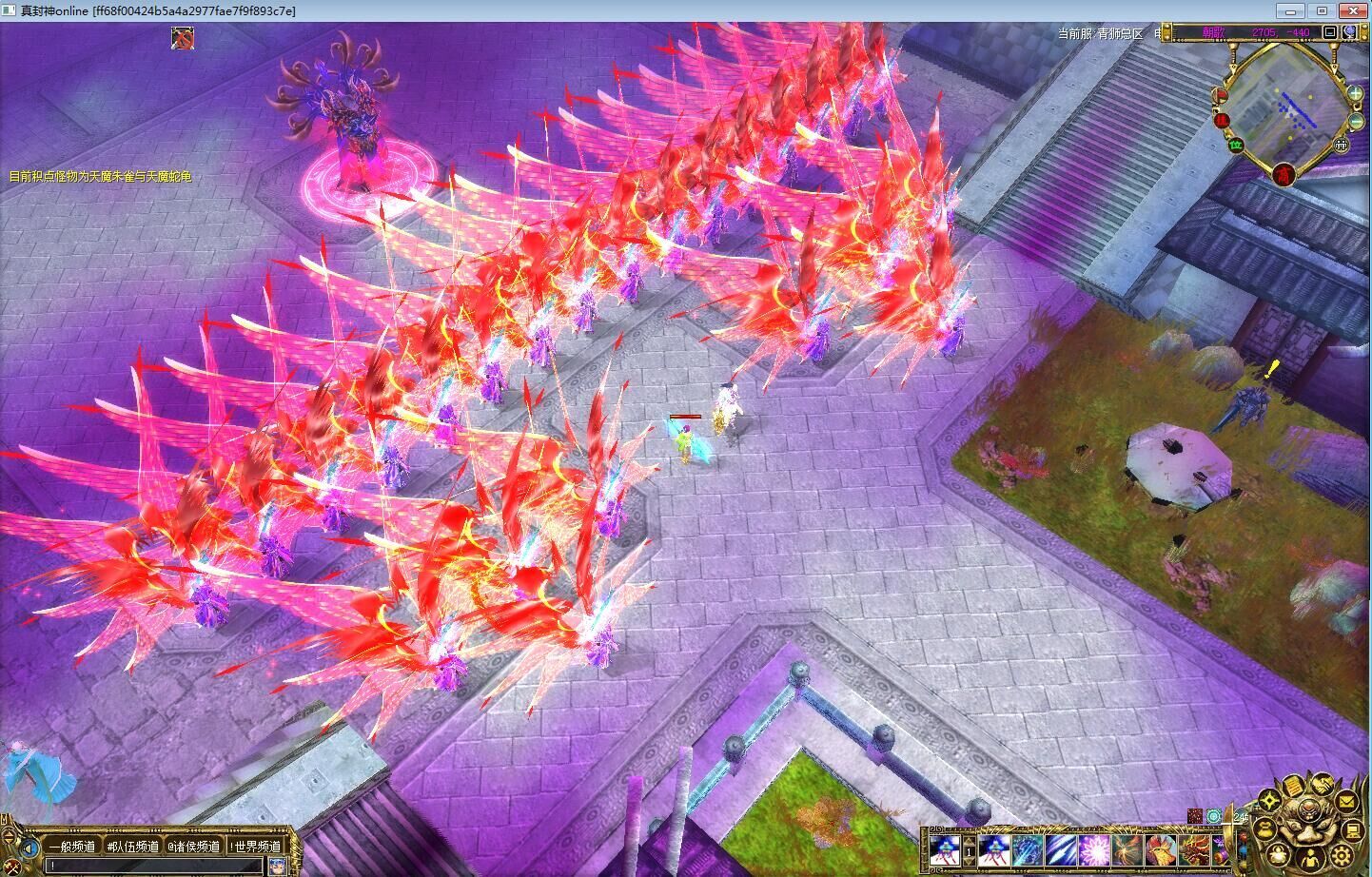Open the handshake social menu button
The height and width of the screenshot is (877, 1372).
(x=1324, y=786)
